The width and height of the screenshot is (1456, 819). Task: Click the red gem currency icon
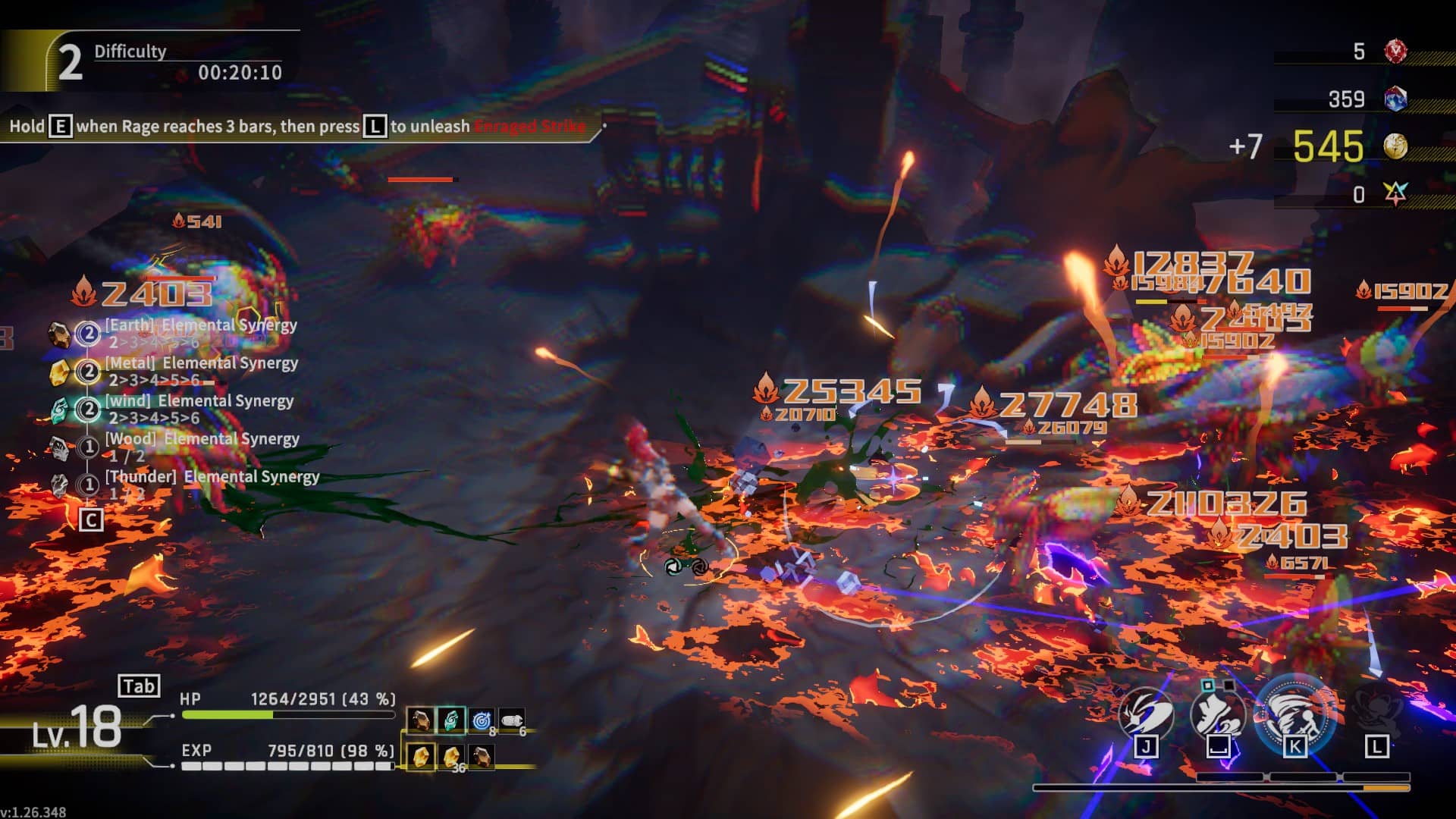point(1395,52)
